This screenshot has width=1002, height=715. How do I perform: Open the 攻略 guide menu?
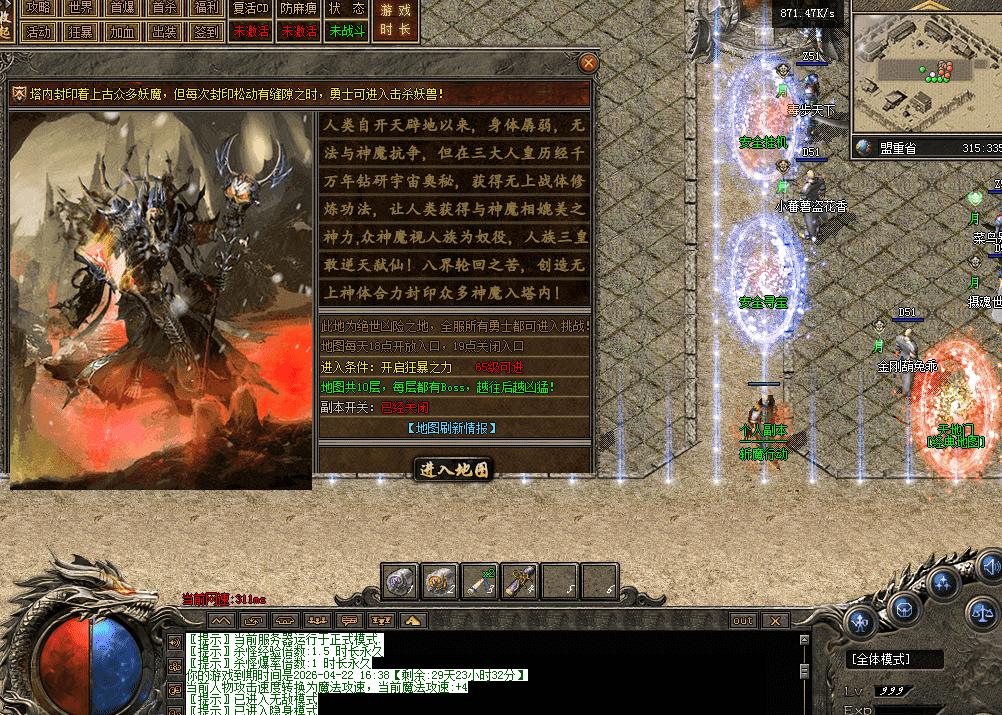tap(40, 8)
